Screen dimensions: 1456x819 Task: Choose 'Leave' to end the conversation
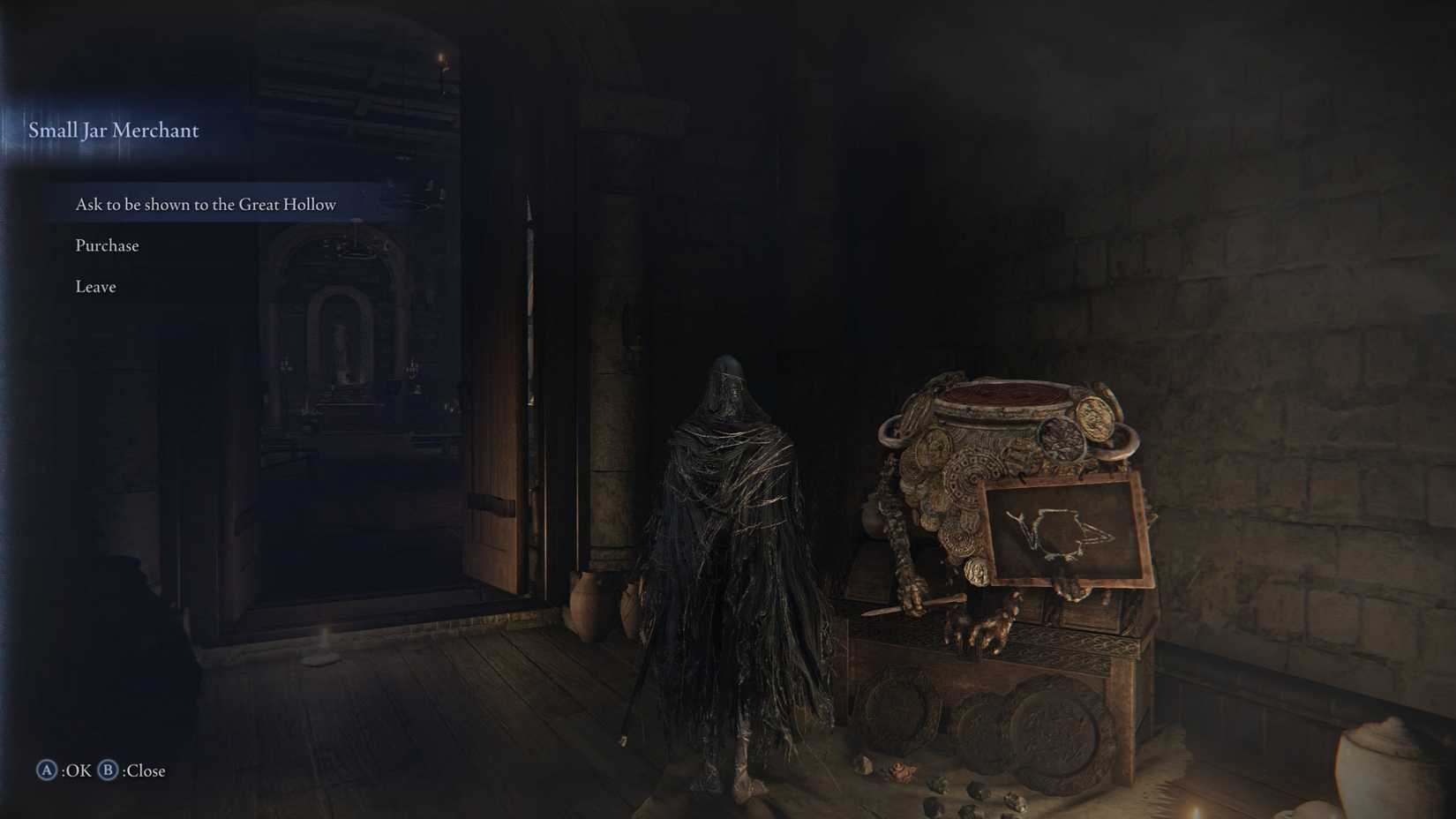[x=94, y=286]
